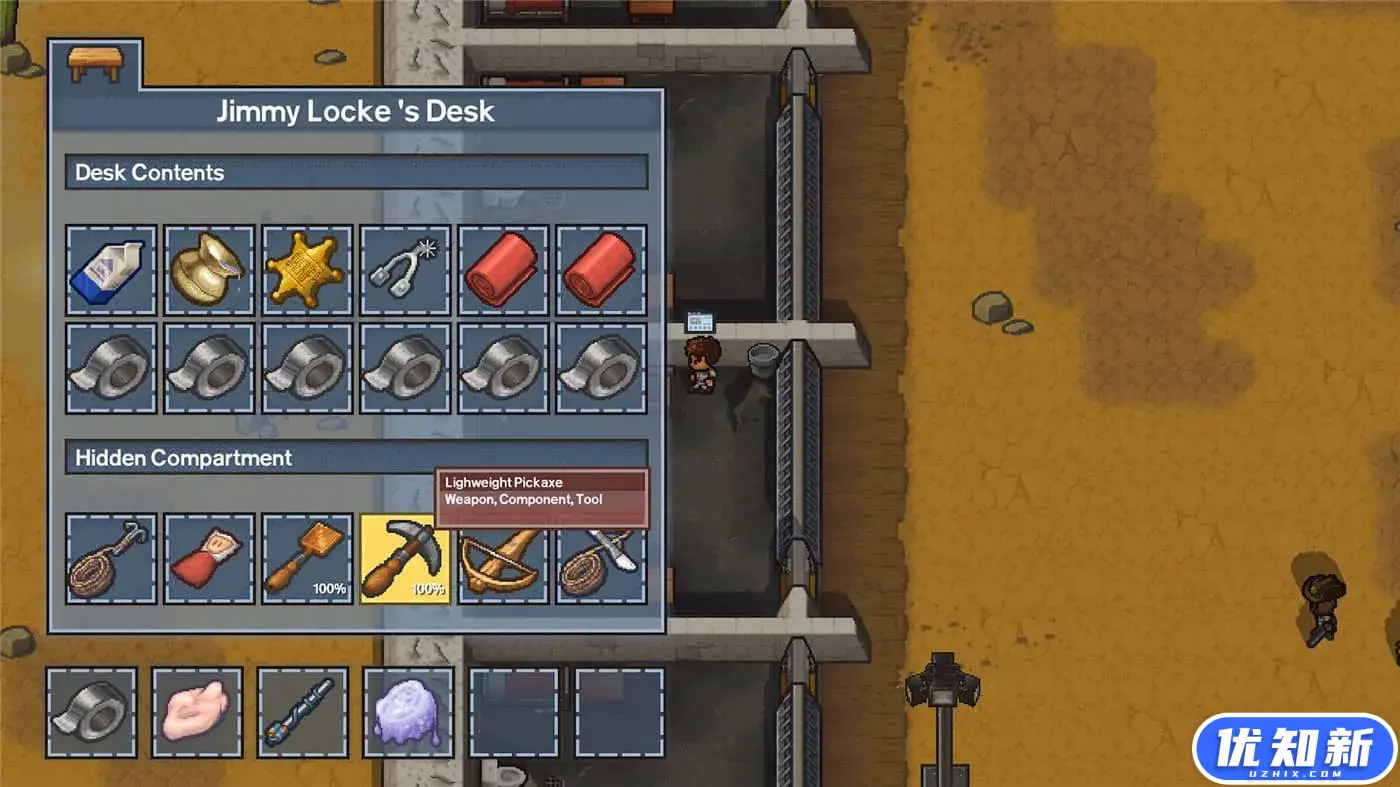This screenshot has width=1400, height=787.
Task: Take the shovel from the hidden compartment
Action: point(307,559)
